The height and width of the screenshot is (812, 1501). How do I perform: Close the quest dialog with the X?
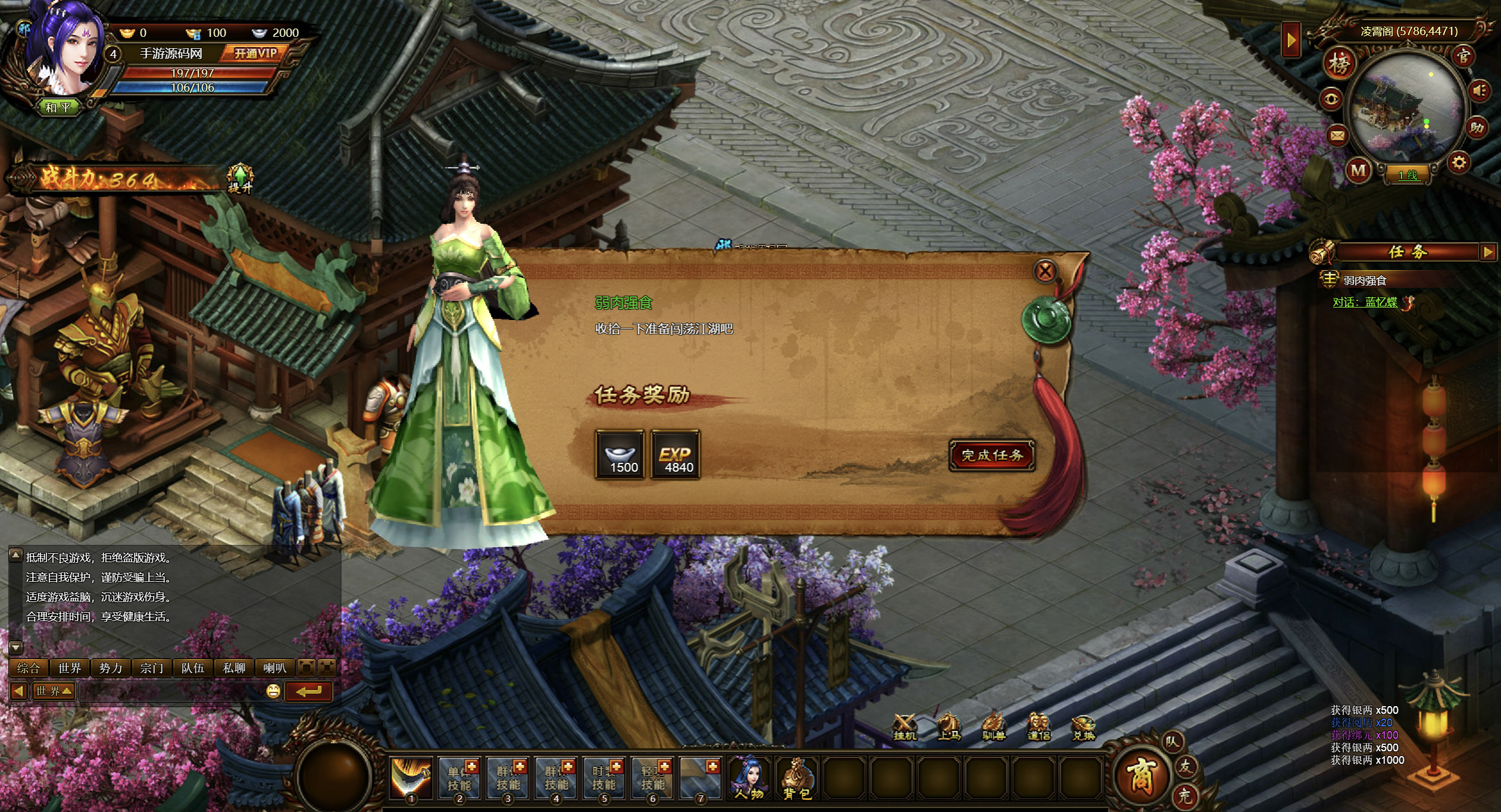click(x=1045, y=271)
